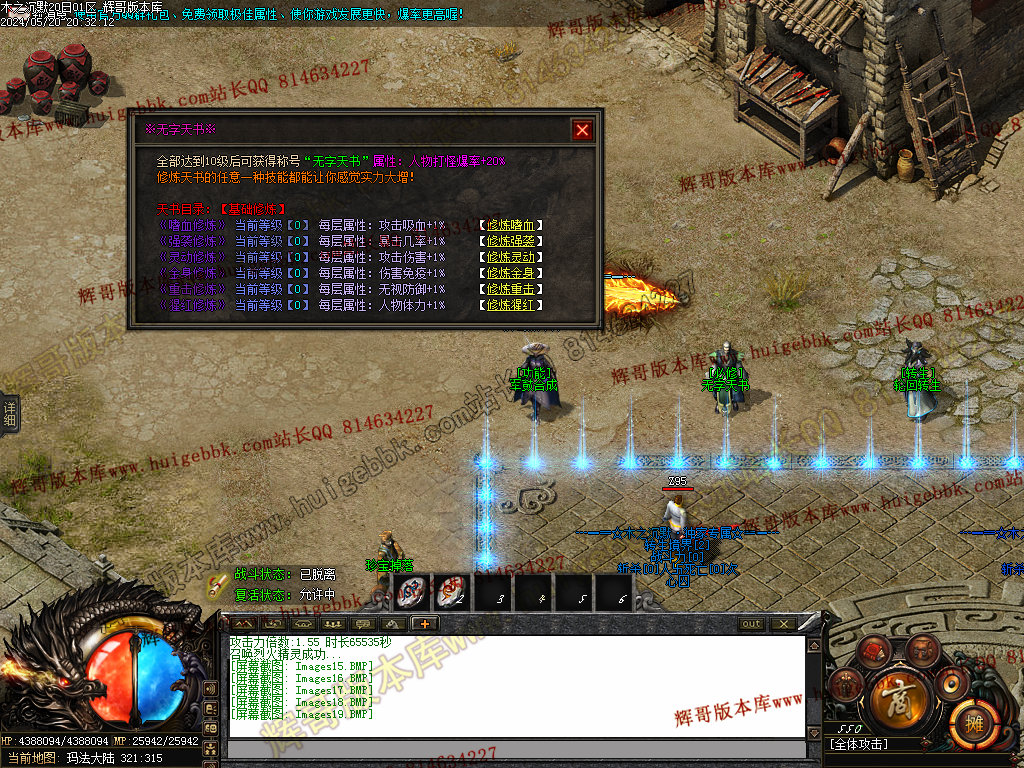Select the 修炼强袭 training option

coord(511,241)
